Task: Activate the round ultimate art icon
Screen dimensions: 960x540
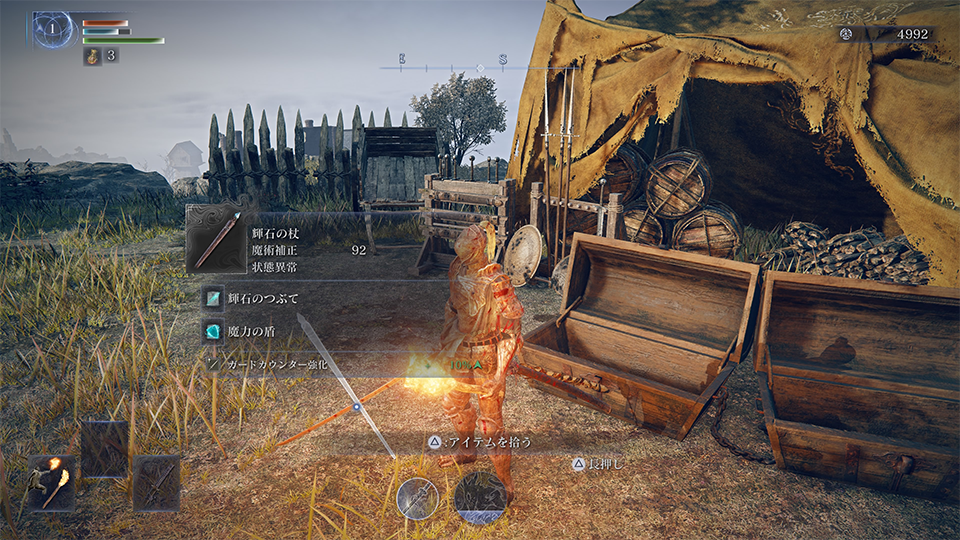Action: 480,496
